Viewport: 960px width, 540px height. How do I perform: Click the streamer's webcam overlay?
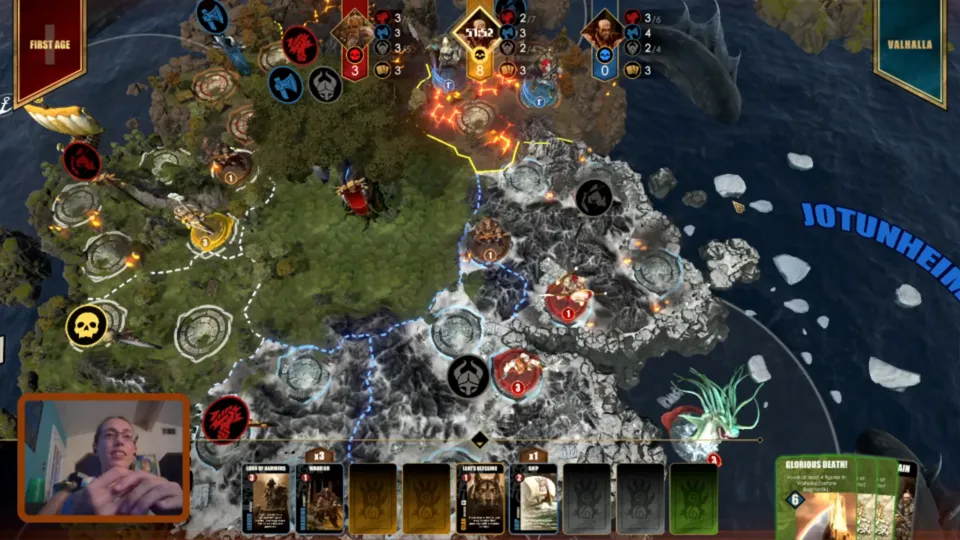click(x=104, y=458)
